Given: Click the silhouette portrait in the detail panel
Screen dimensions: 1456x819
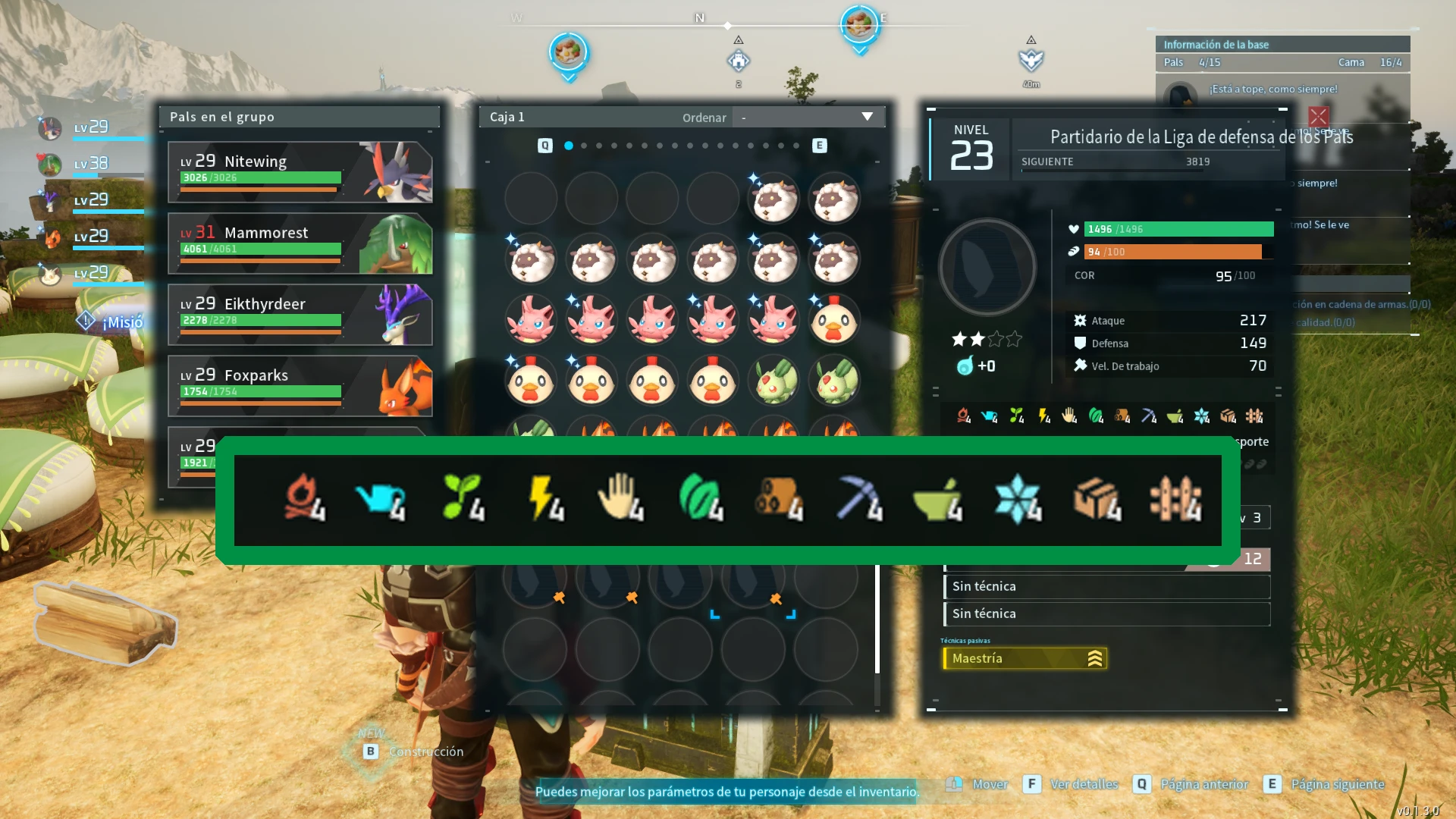Looking at the screenshot, I should (x=987, y=267).
